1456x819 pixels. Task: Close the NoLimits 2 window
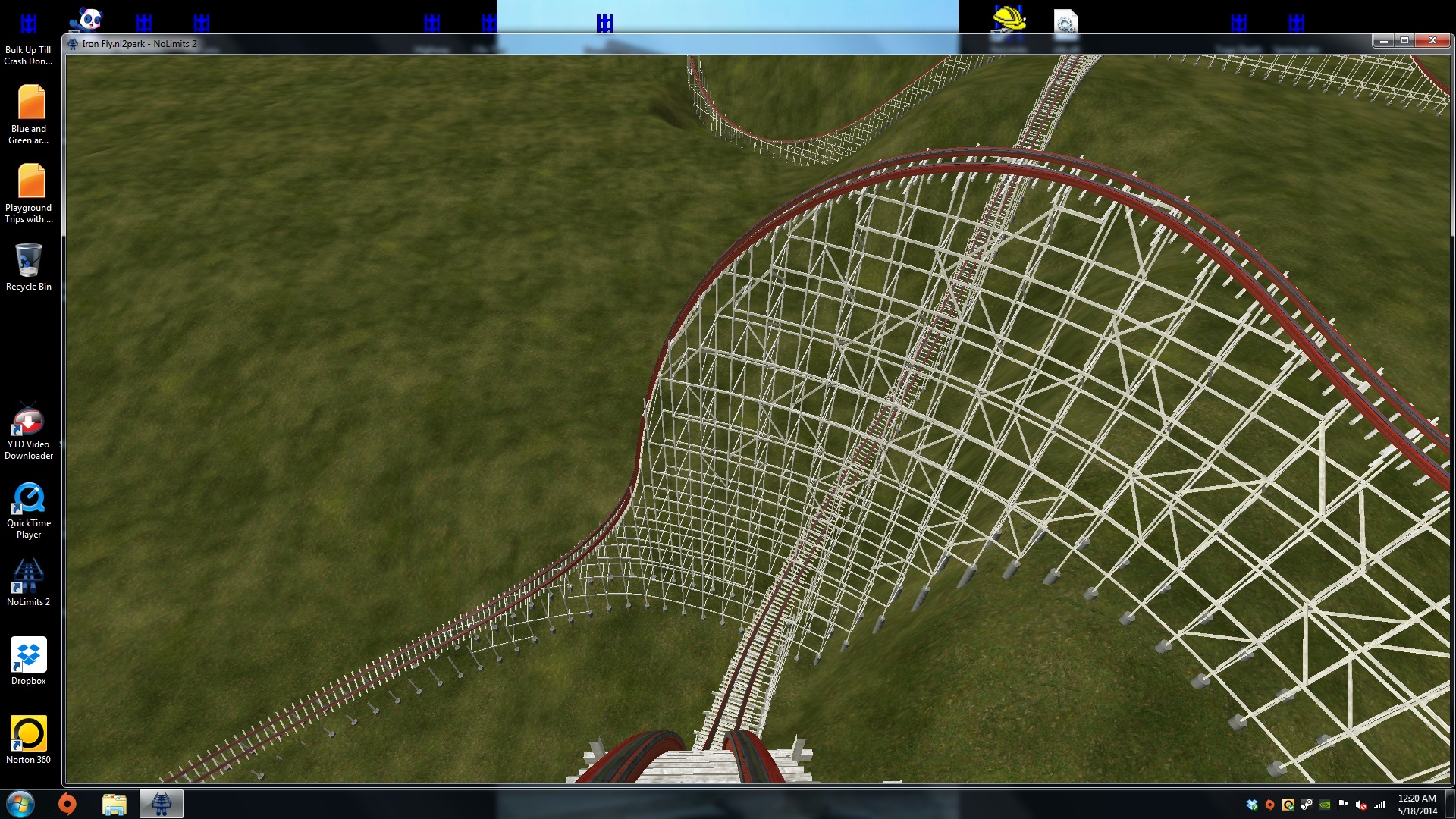coord(1432,41)
